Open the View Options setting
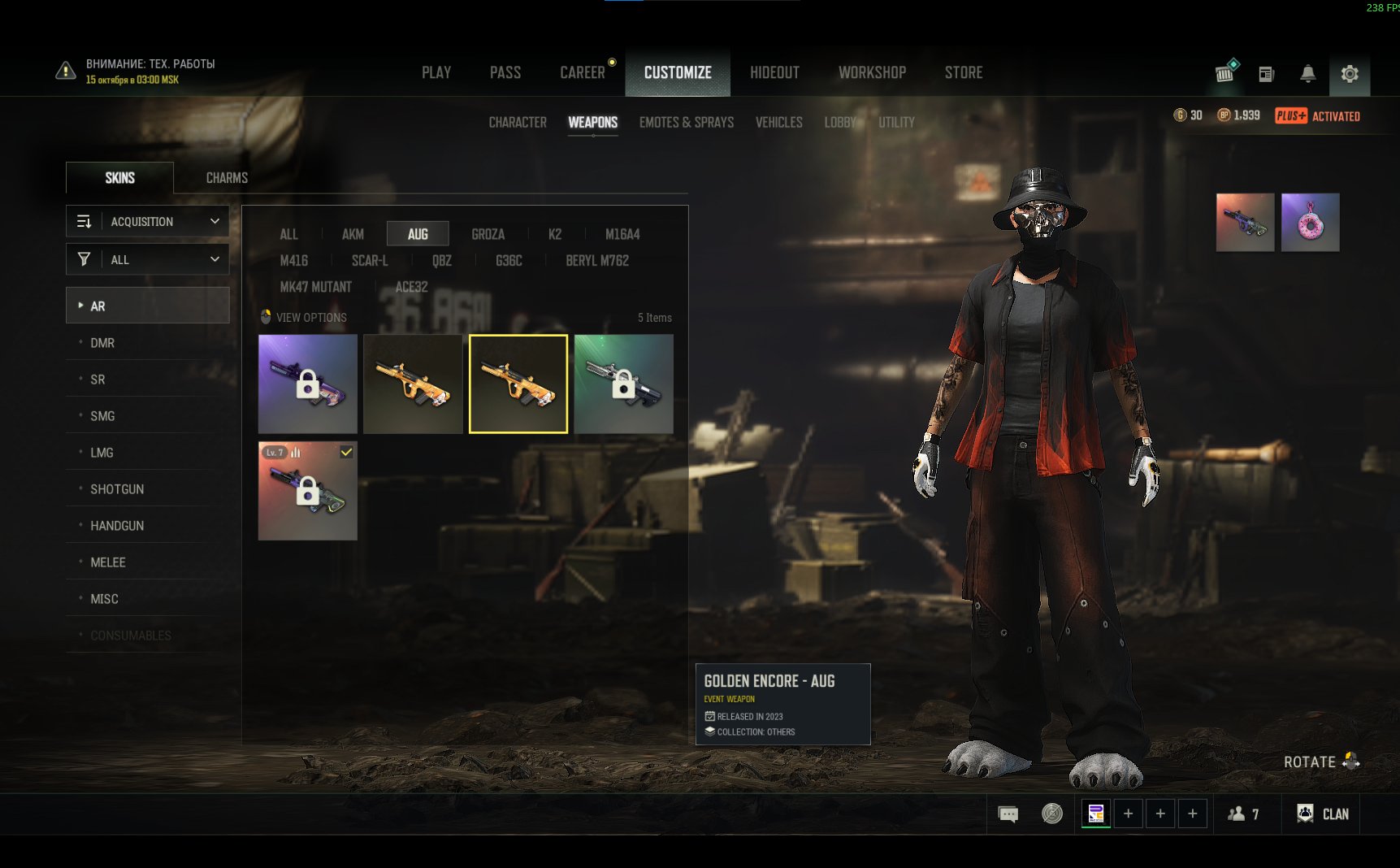 point(310,318)
